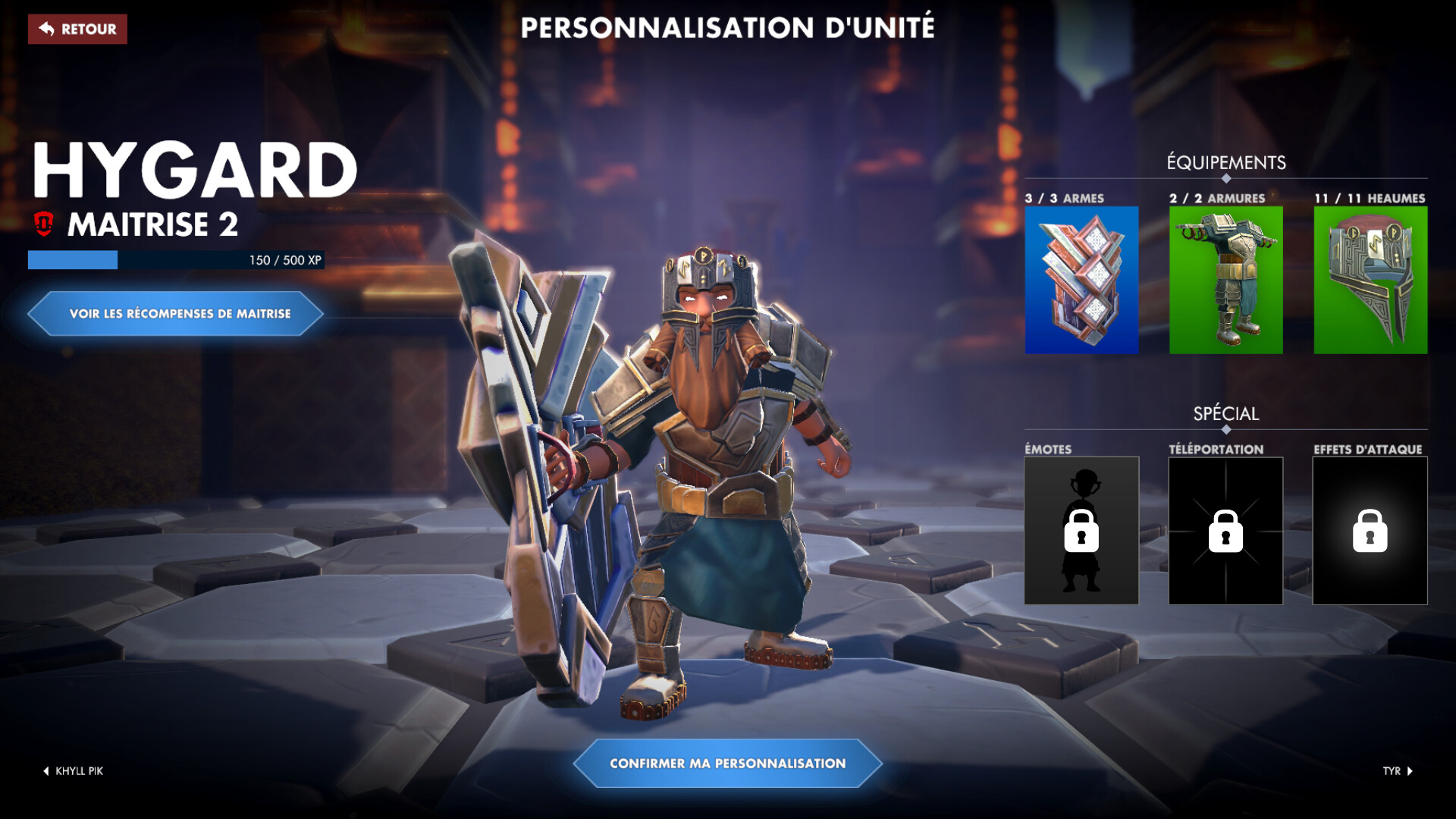Confirm customization with CONFIRMER MA PERSONNALISATION
This screenshot has width=1456, height=819.
click(726, 764)
